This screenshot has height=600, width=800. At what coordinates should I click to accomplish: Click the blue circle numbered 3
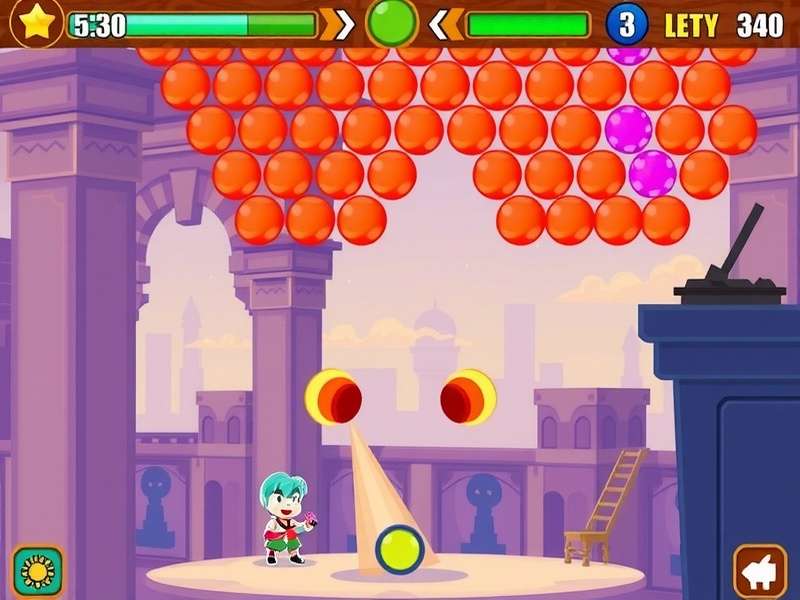click(627, 25)
